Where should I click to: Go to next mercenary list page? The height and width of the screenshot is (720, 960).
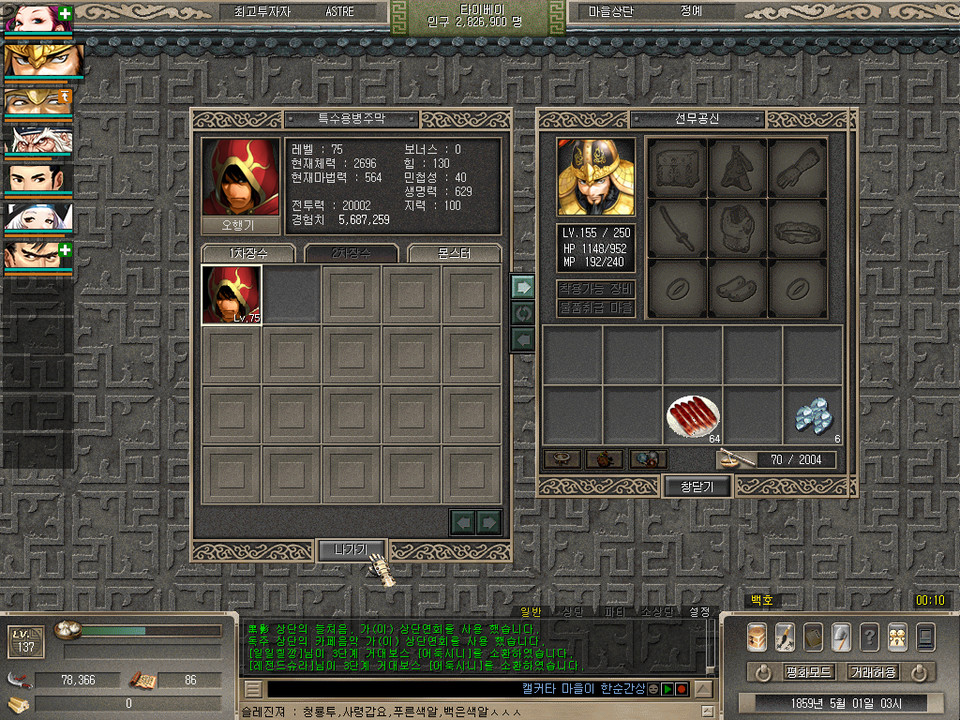click(489, 521)
